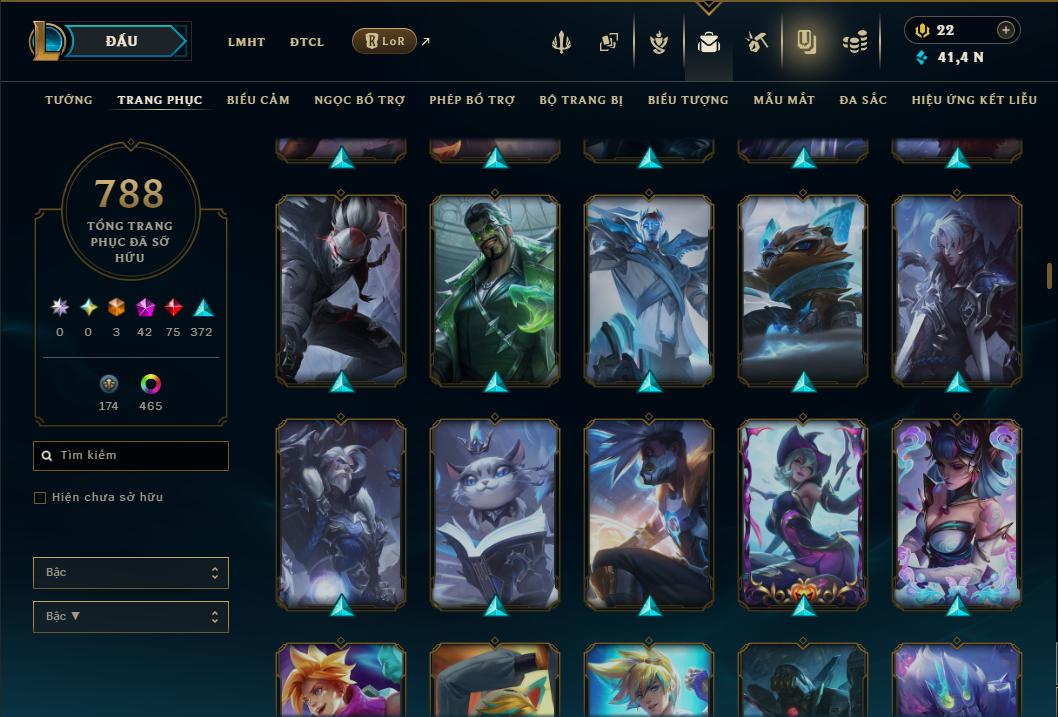Open the coin stack store icon

(x=854, y=42)
